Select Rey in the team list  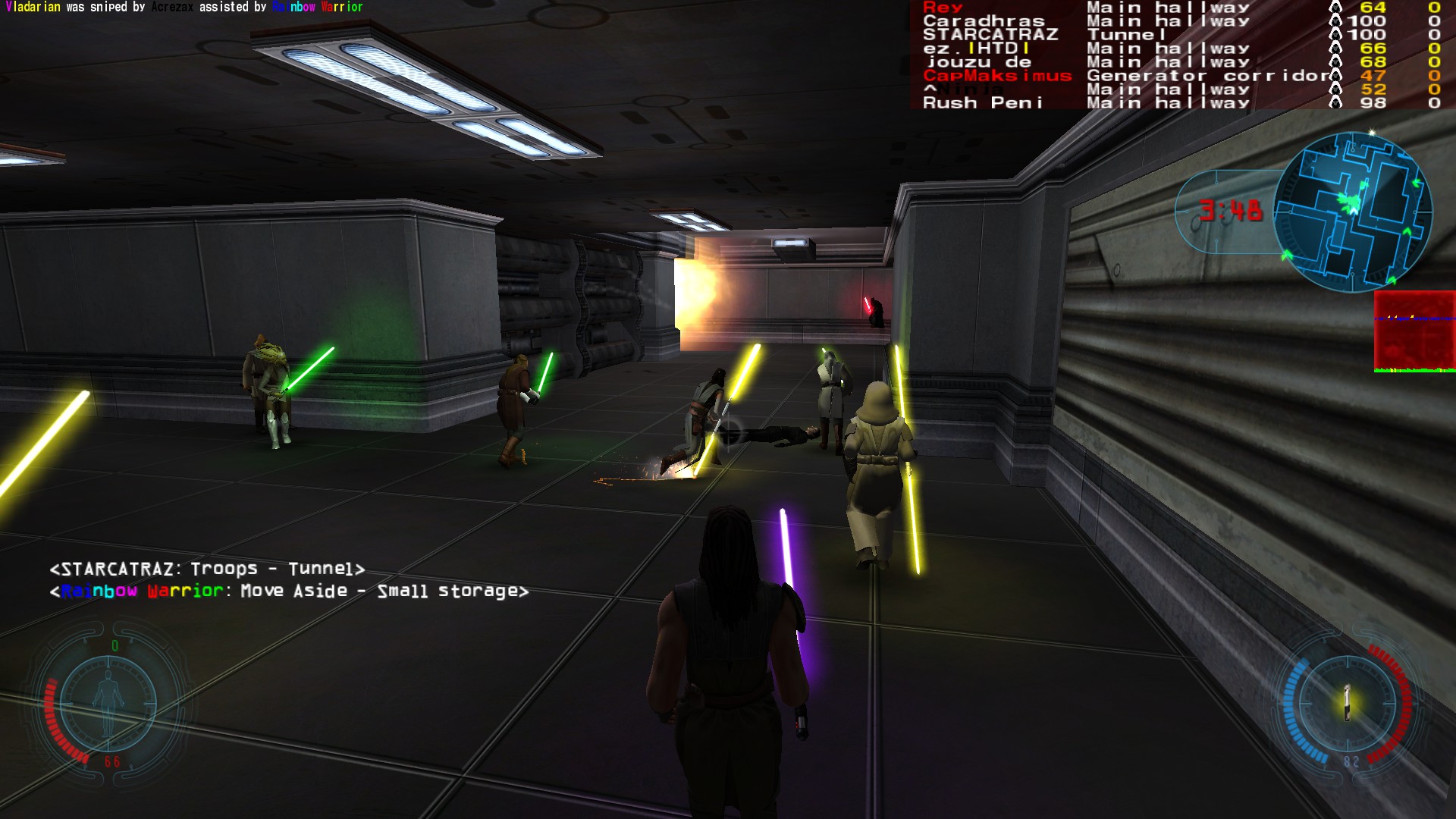point(943,8)
